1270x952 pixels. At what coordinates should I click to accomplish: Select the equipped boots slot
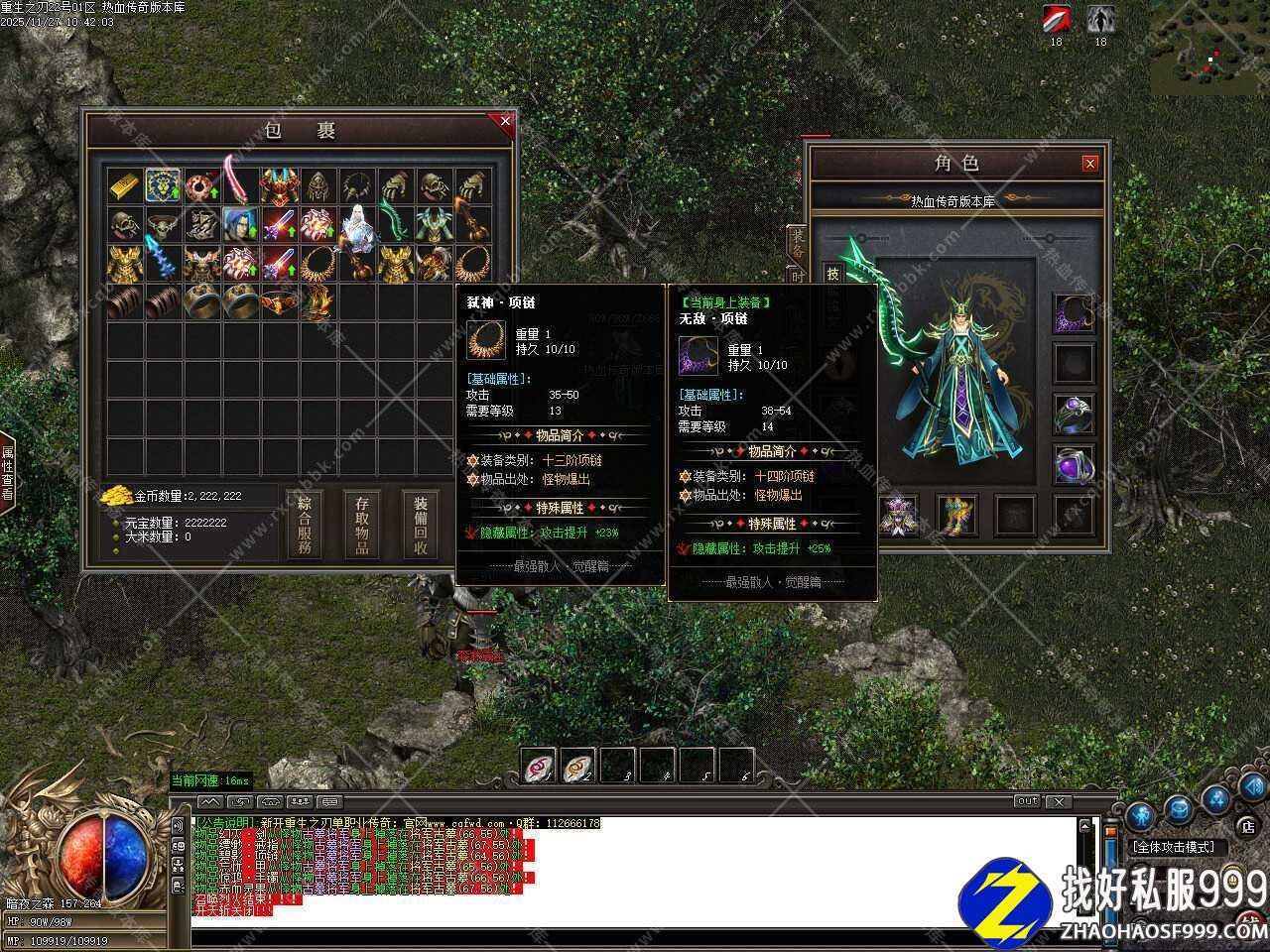956,514
